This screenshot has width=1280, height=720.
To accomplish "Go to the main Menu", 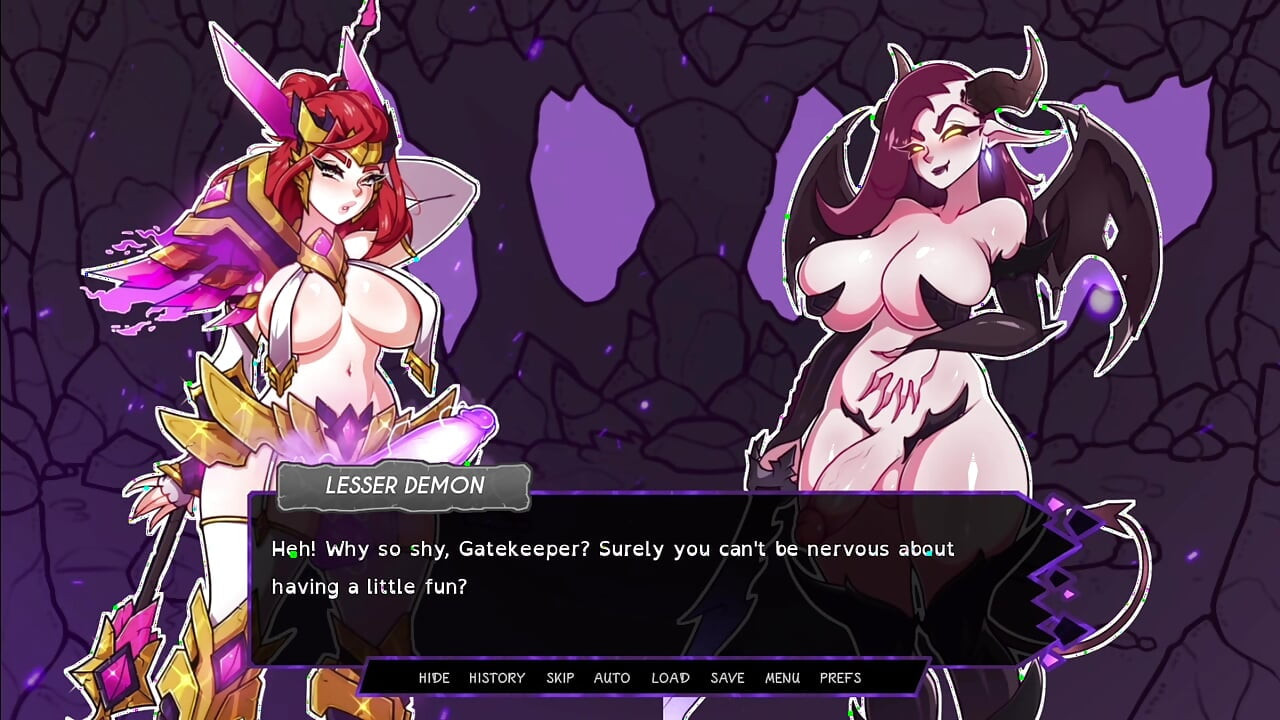I will [x=782, y=678].
